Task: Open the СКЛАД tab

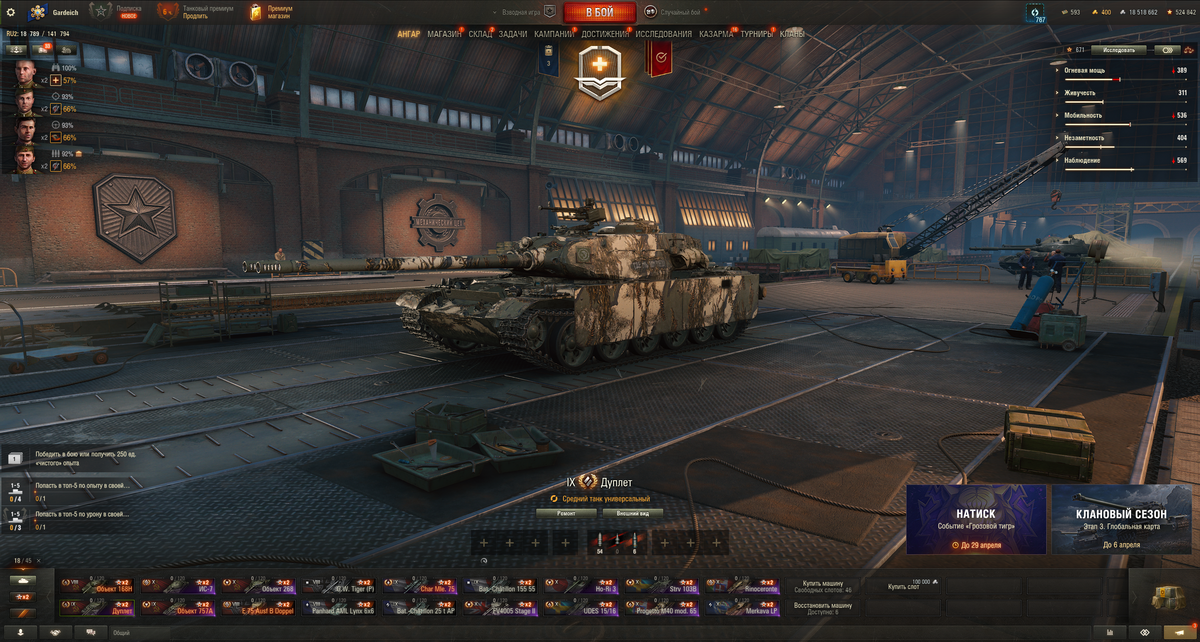Action: [480, 34]
